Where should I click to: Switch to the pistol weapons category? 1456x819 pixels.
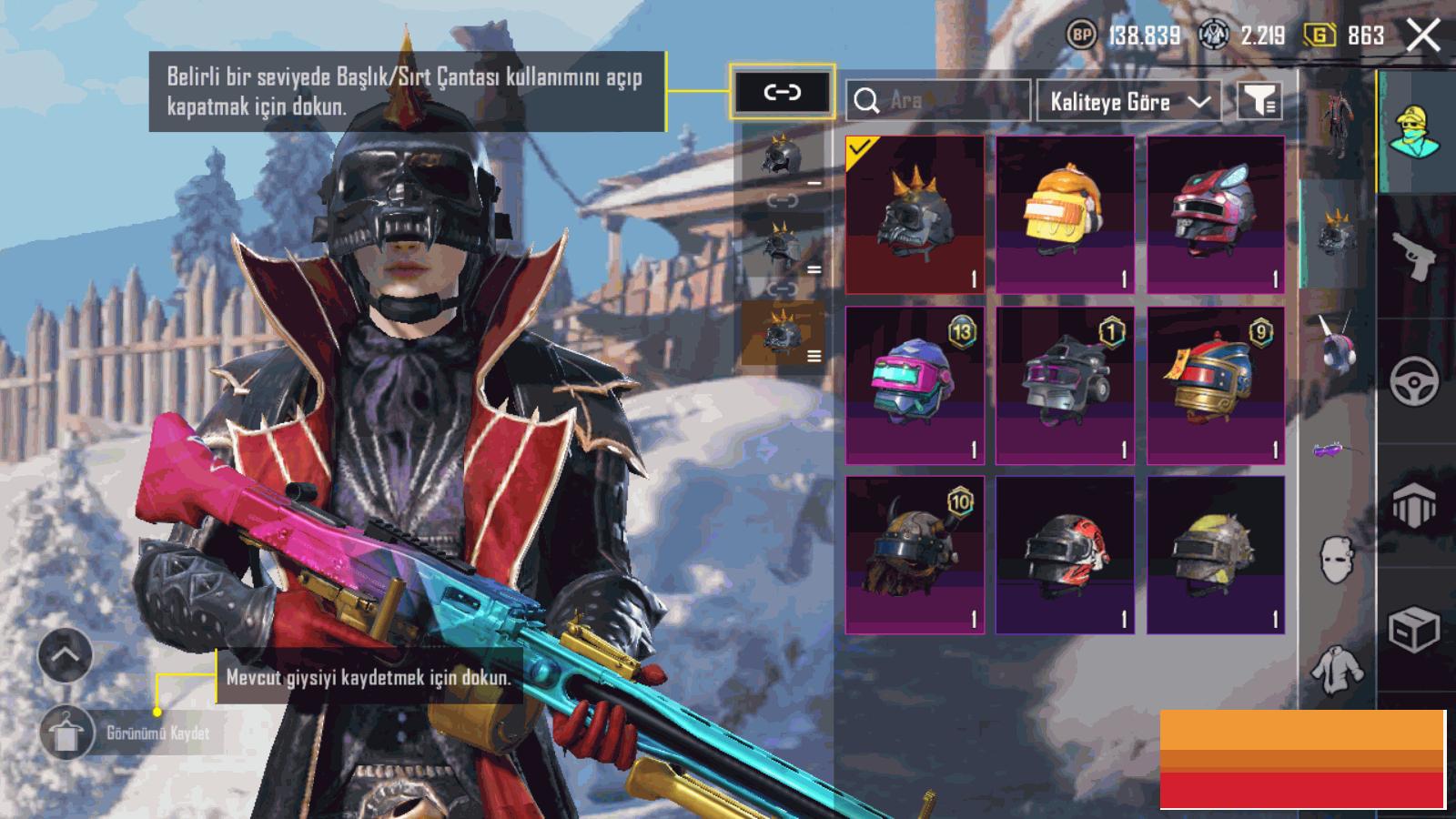(x=1415, y=256)
